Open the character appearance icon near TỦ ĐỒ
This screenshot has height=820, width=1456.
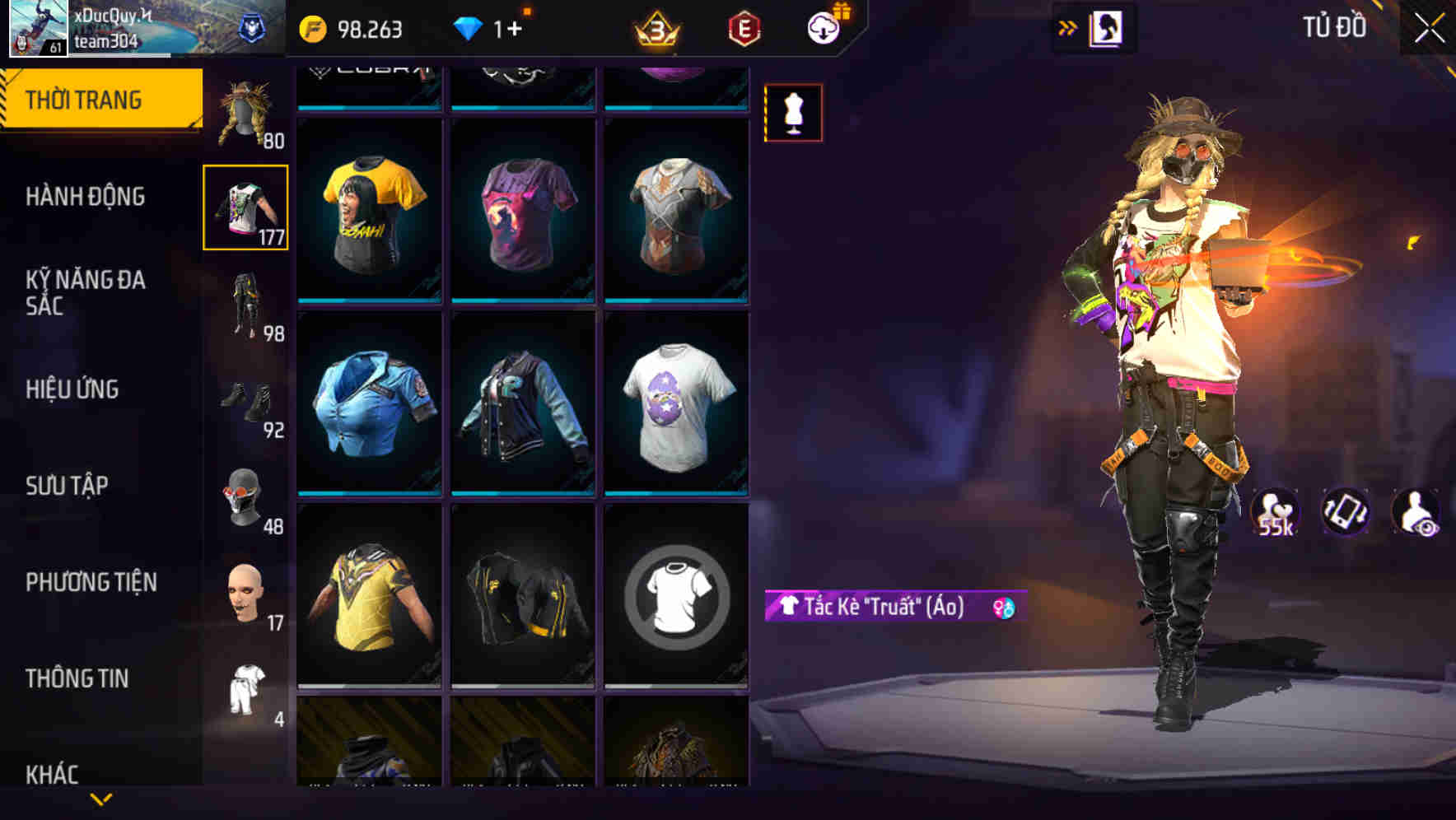1108,27
